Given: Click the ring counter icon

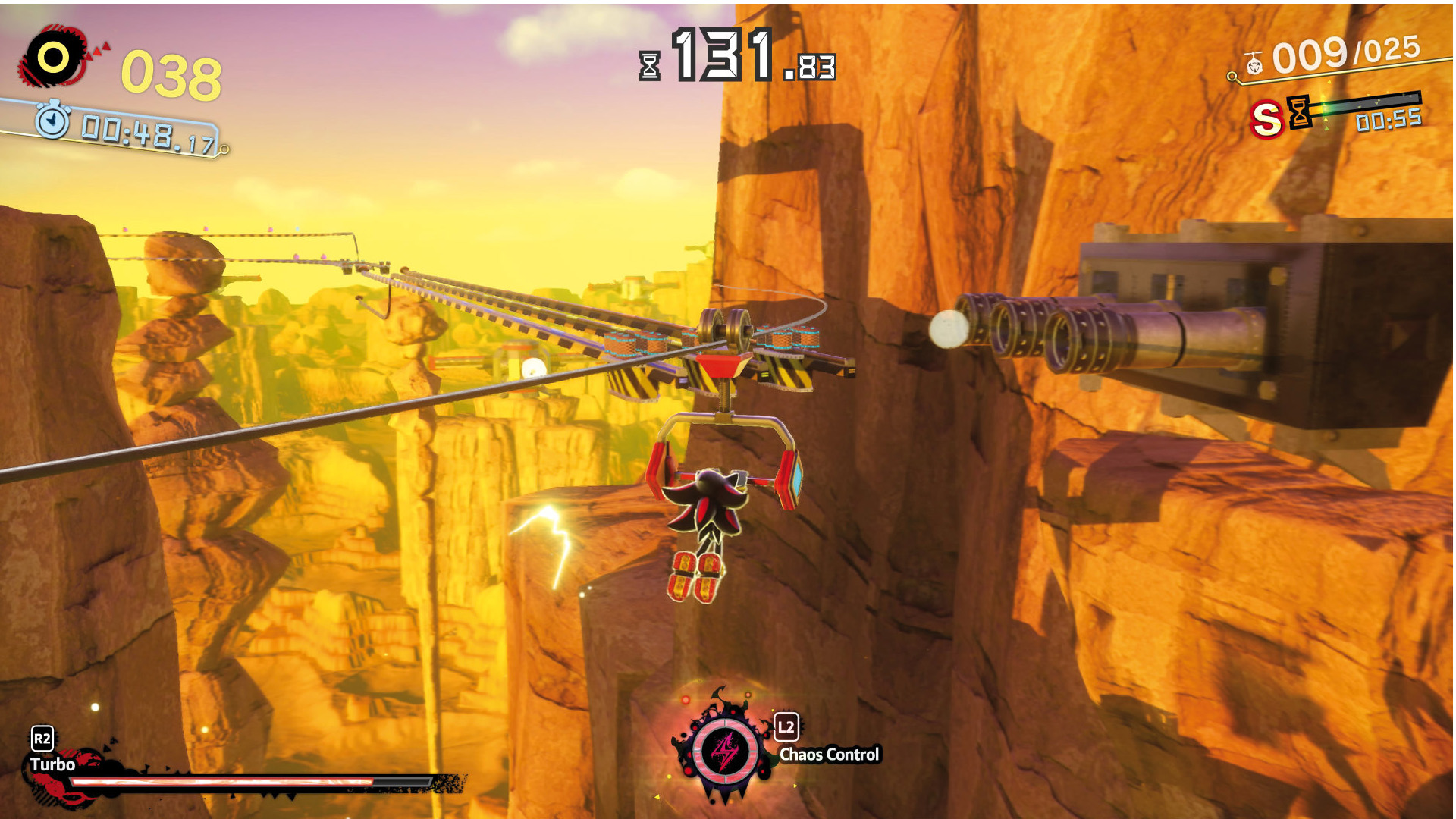Looking at the screenshot, I should [53, 58].
